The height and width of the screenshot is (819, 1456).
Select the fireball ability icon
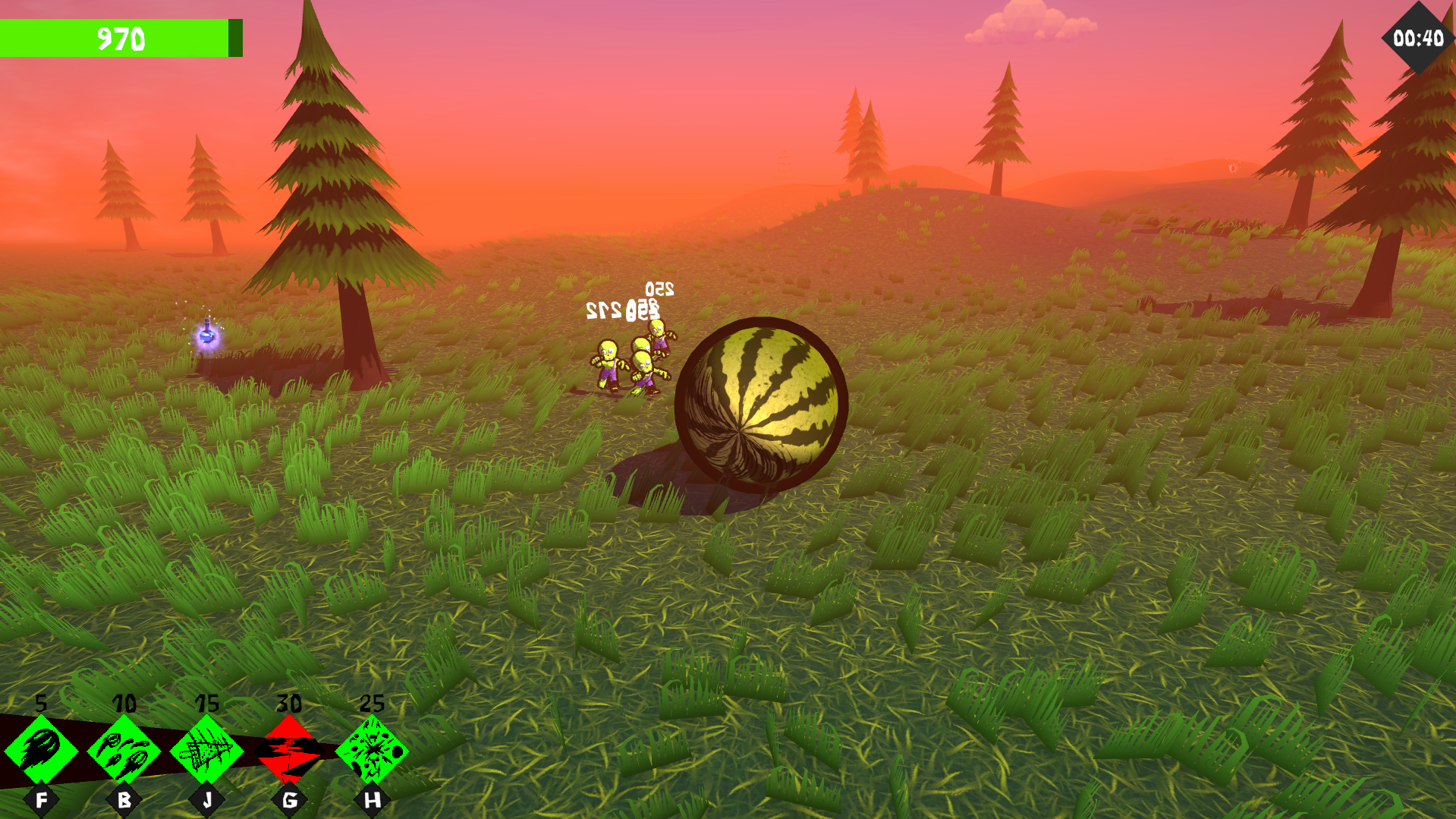[43, 751]
